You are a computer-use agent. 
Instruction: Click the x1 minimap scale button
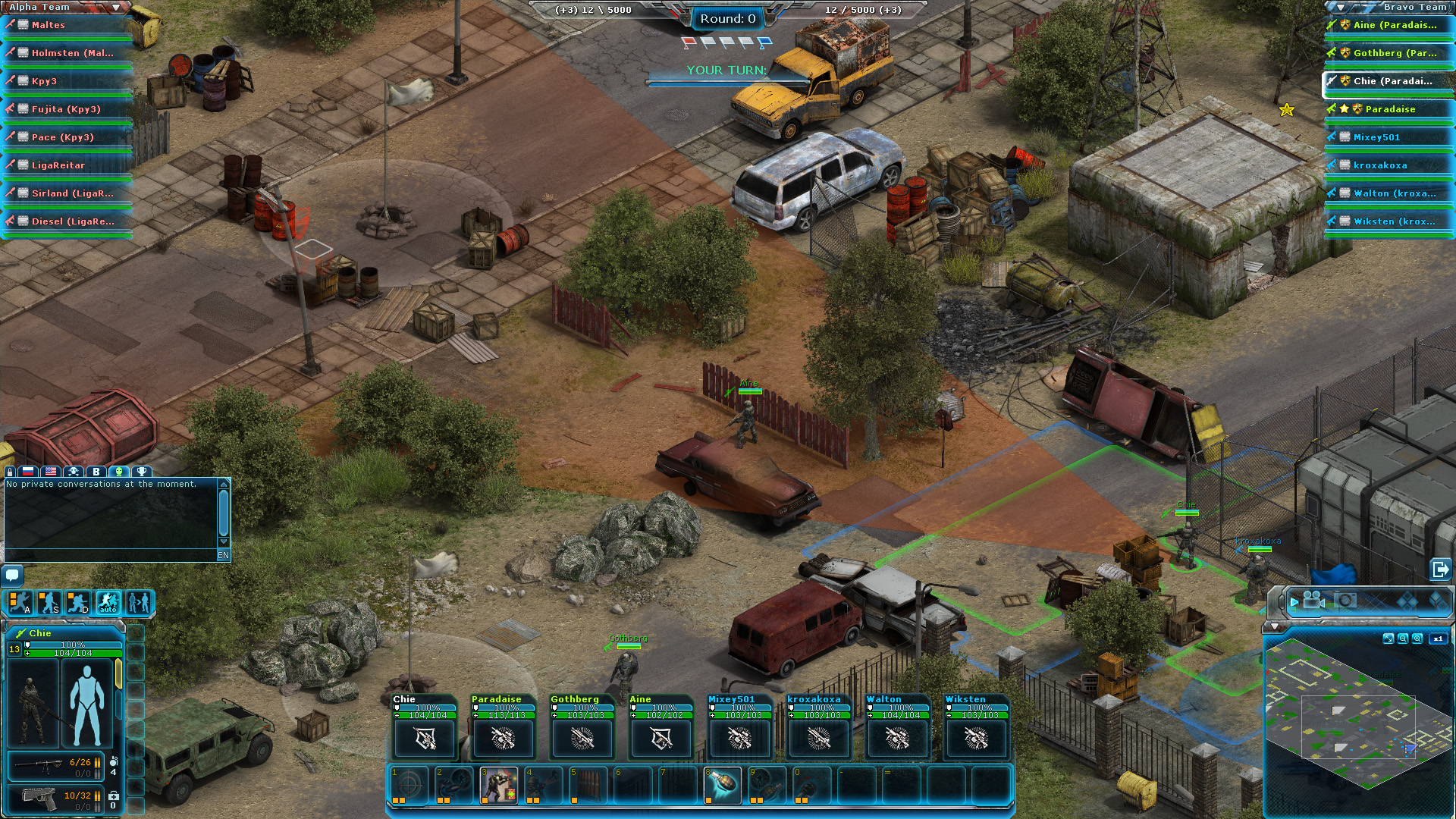click(x=1439, y=639)
